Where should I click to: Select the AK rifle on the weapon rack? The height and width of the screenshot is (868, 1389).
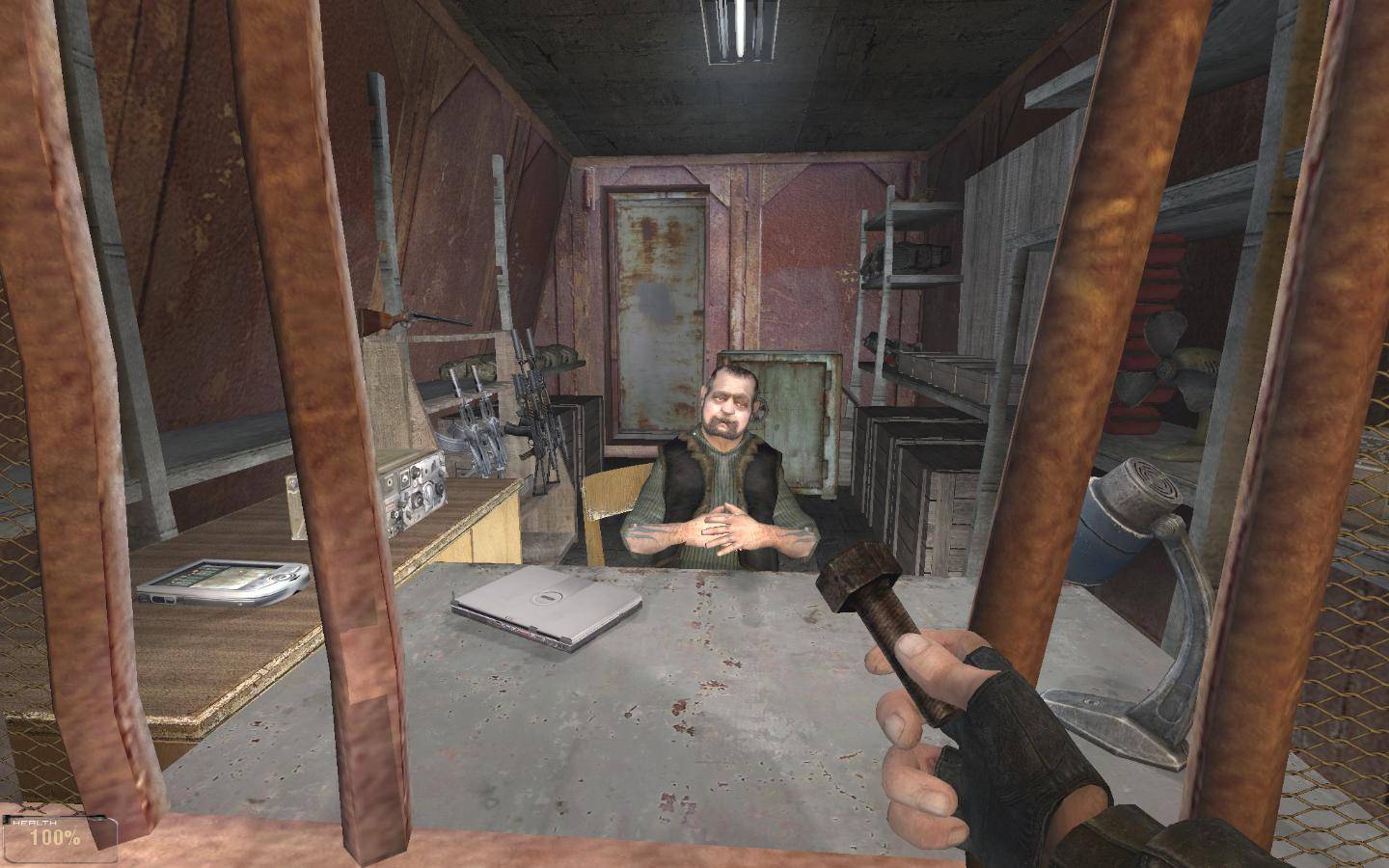492,434
